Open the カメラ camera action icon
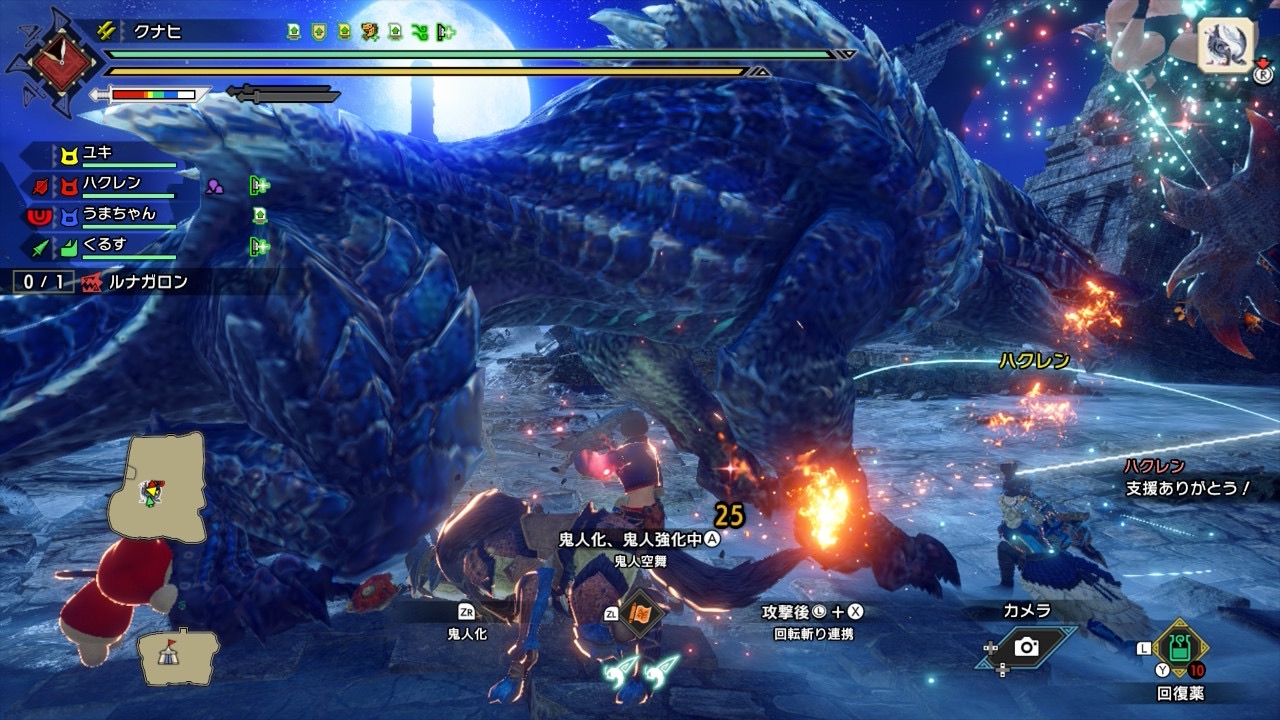 [x=1026, y=647]
